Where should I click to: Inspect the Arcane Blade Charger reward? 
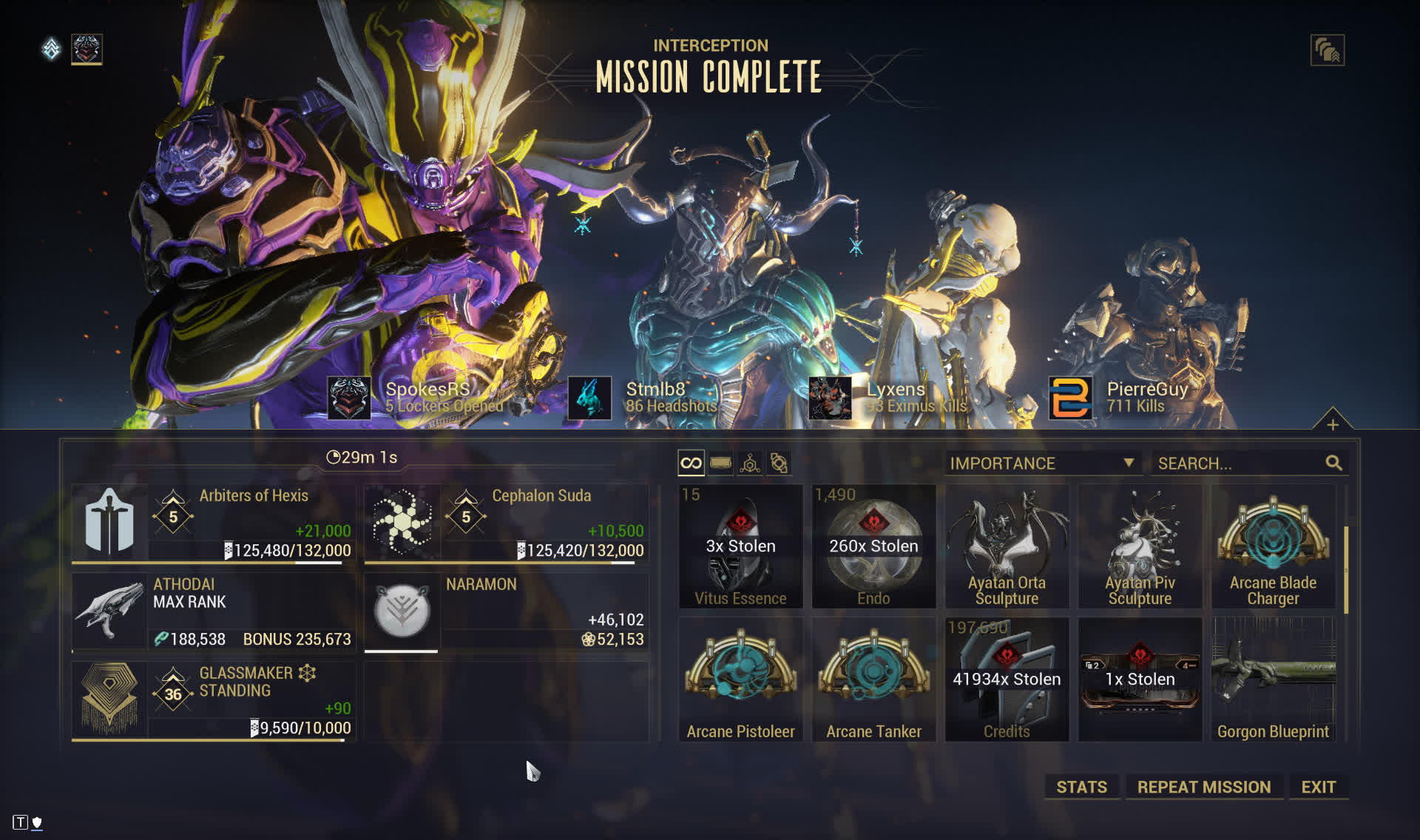coord(1273,546)
